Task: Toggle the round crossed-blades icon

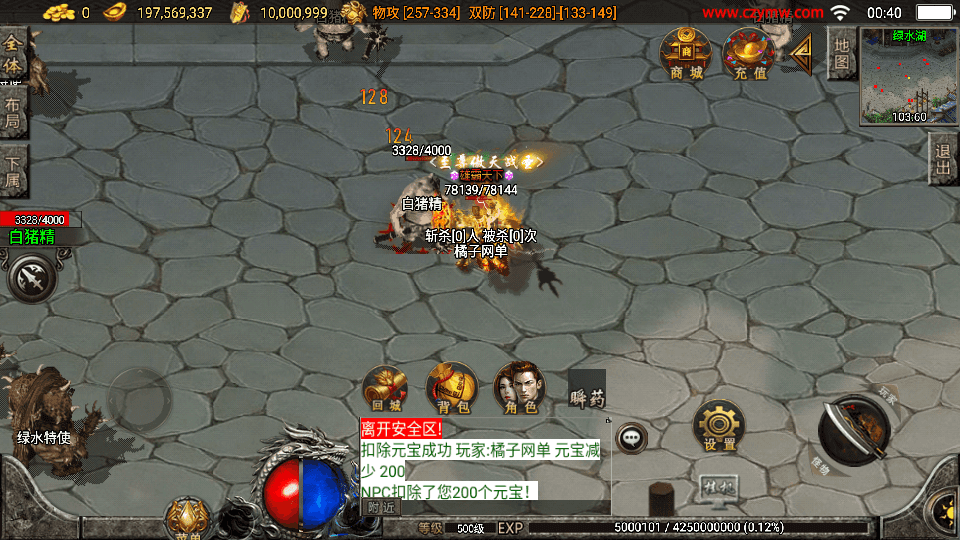Action: click(33, 277)
